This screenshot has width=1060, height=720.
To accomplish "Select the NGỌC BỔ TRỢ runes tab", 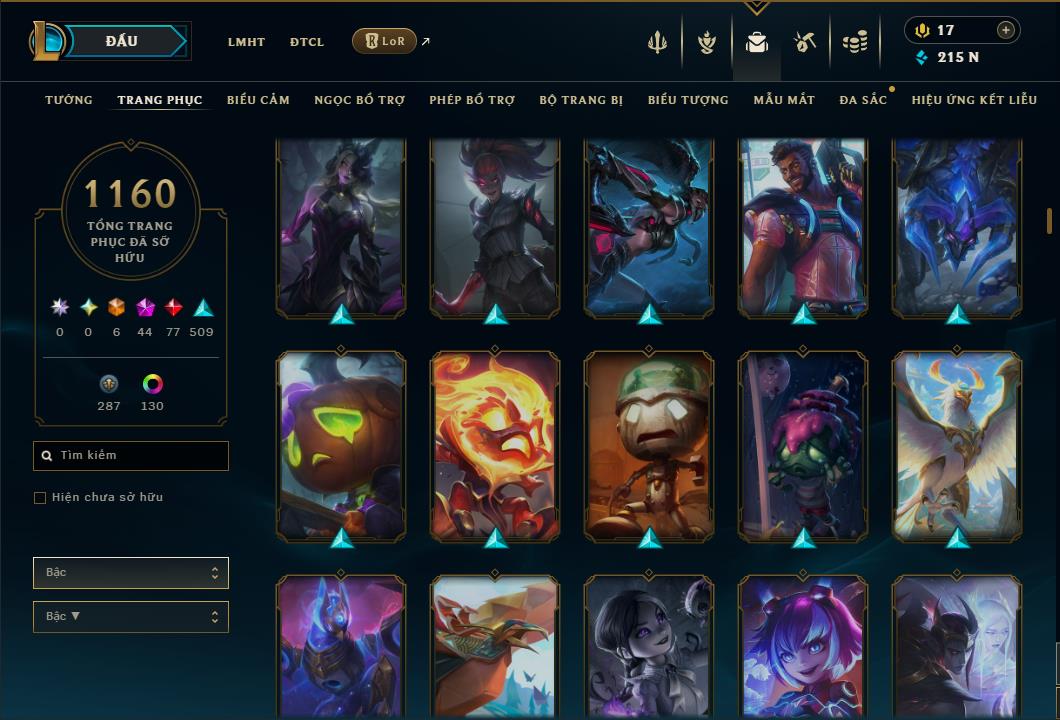I will point(359,100).
